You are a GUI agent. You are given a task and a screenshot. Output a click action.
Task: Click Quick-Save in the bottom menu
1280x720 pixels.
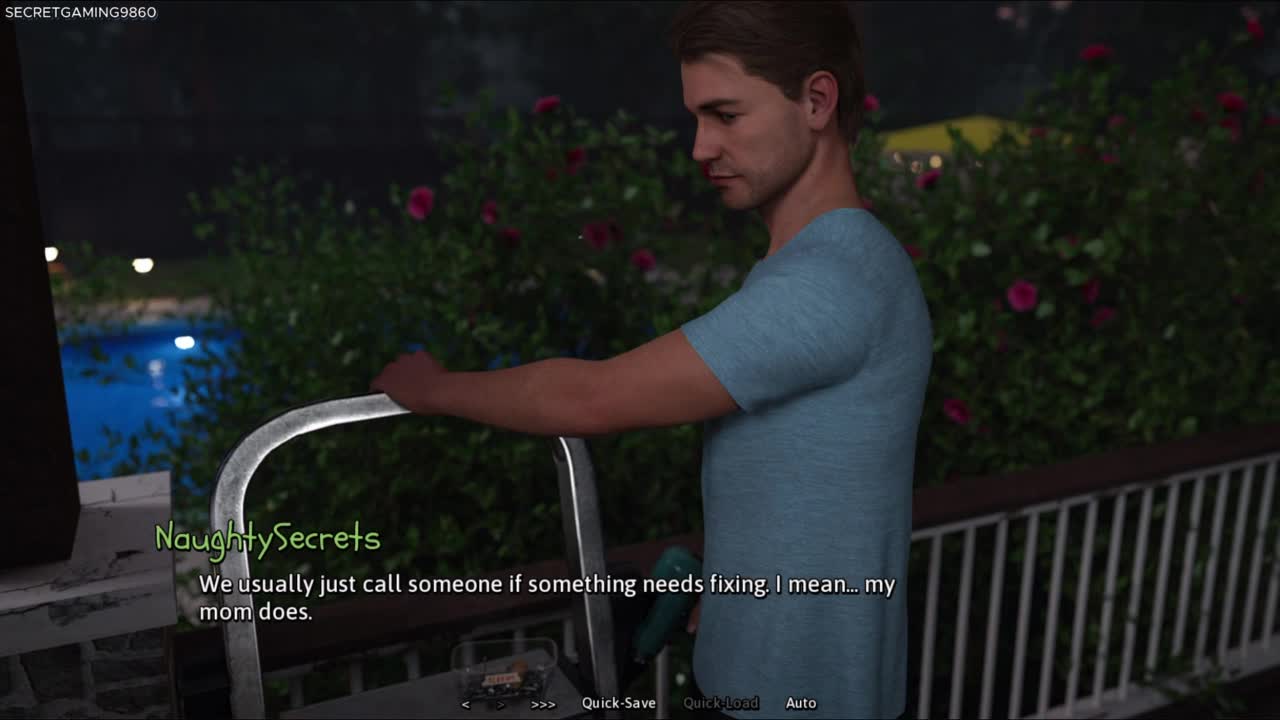(x=619, y=703)
